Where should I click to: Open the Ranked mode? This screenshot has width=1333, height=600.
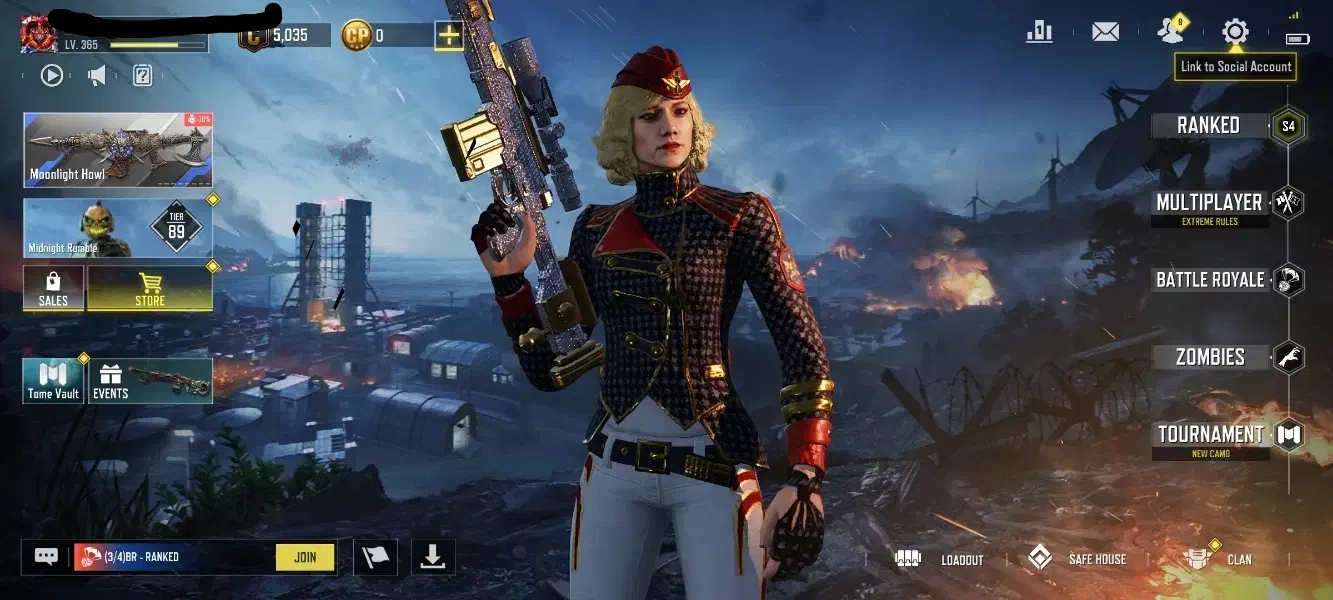tap(1210, 126)
